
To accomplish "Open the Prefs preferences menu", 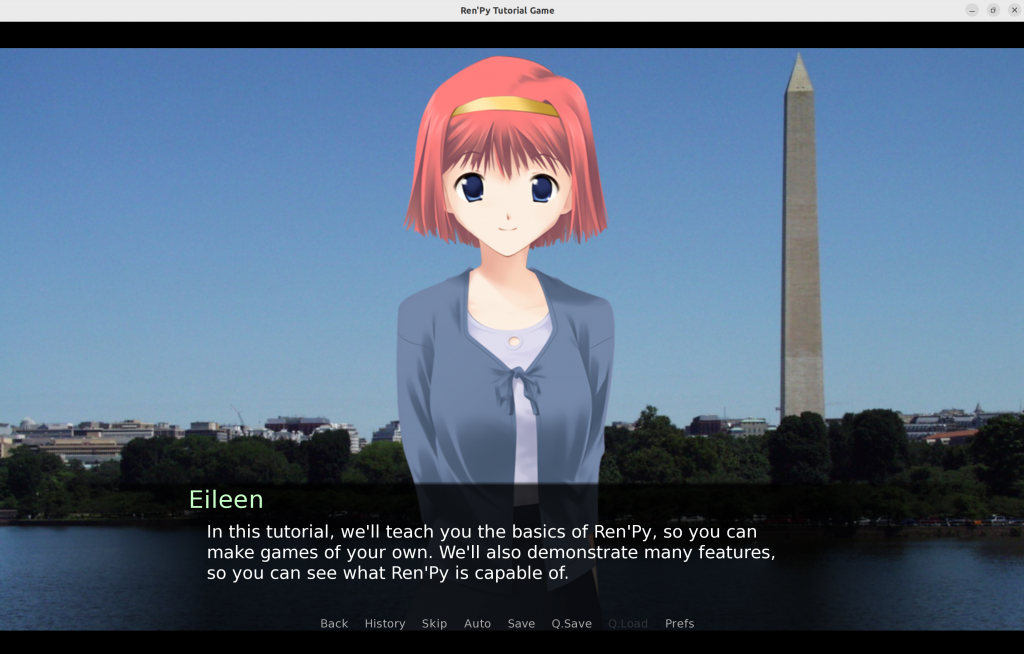I will pyautogui.click(x=679, y=623).
